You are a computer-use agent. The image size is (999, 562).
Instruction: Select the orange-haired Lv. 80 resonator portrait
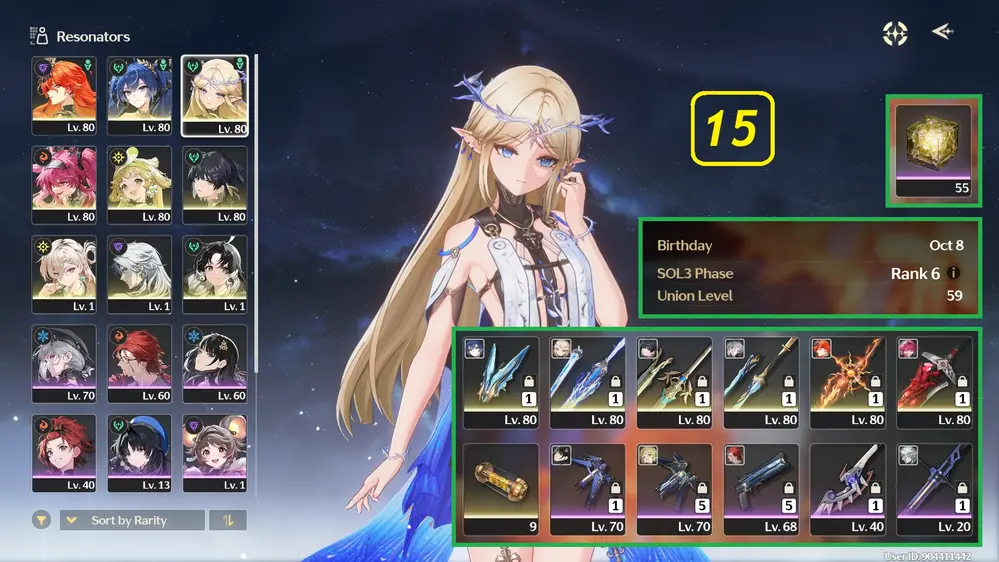click(x=64, y=95)
